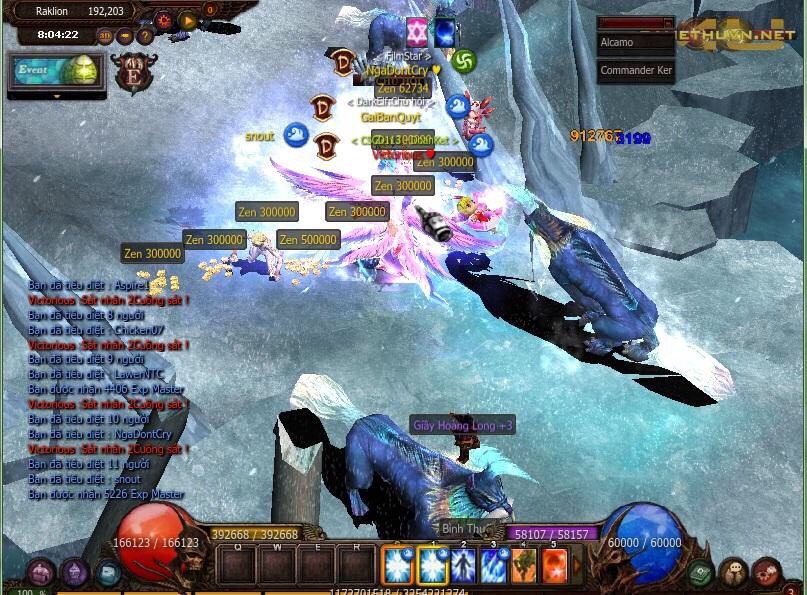The width and height of the screenshot is (807, 595).
Task: Activate skill in hotbar slot 2
Action: pos(464,566)
